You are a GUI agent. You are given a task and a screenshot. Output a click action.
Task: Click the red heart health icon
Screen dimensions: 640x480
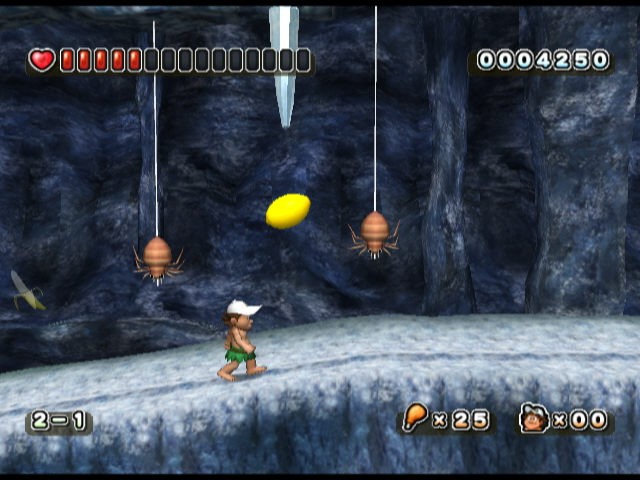click(x=42, y=61)
